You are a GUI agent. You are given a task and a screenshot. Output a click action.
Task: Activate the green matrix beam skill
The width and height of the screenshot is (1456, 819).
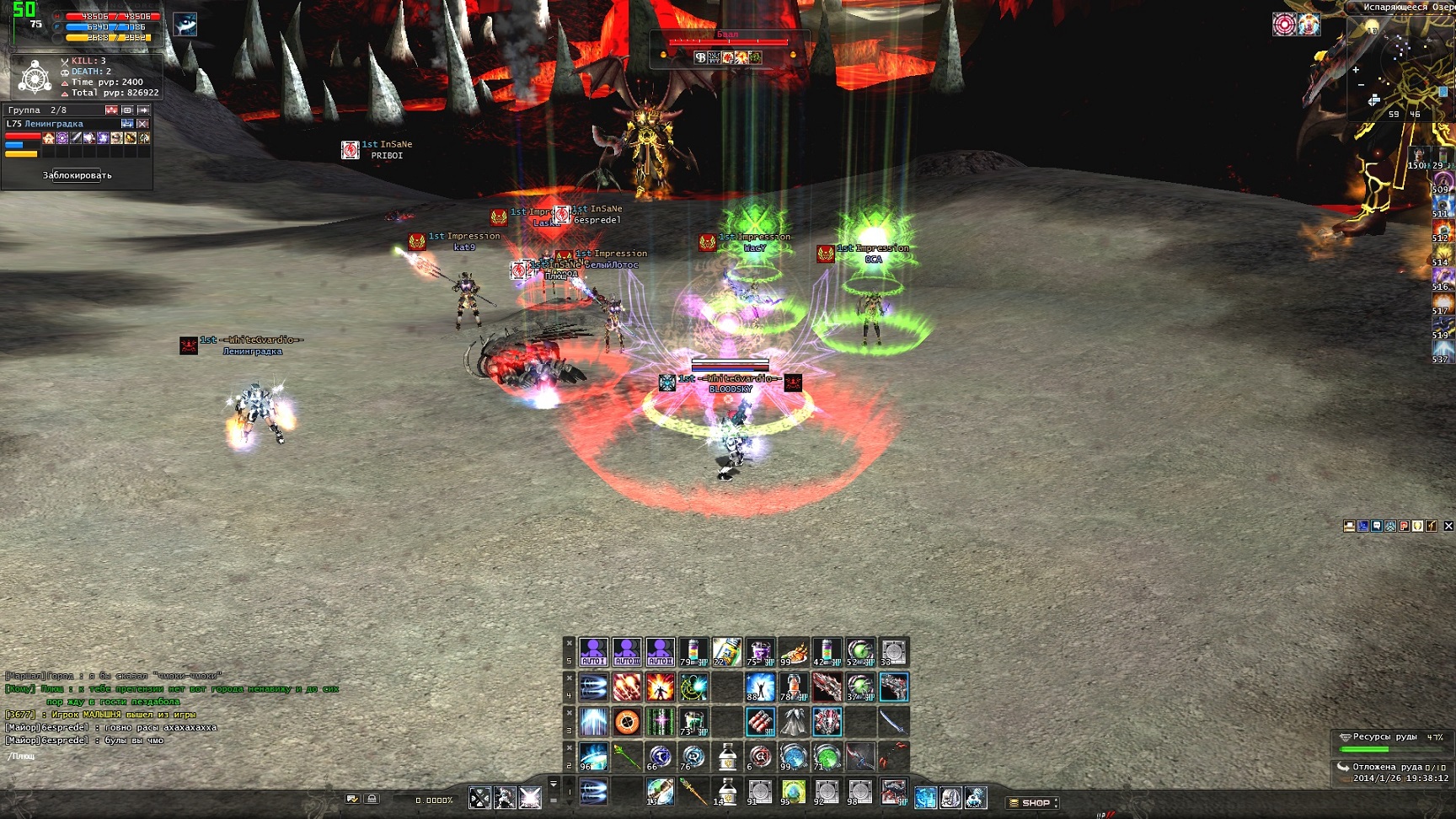point(660,721)
